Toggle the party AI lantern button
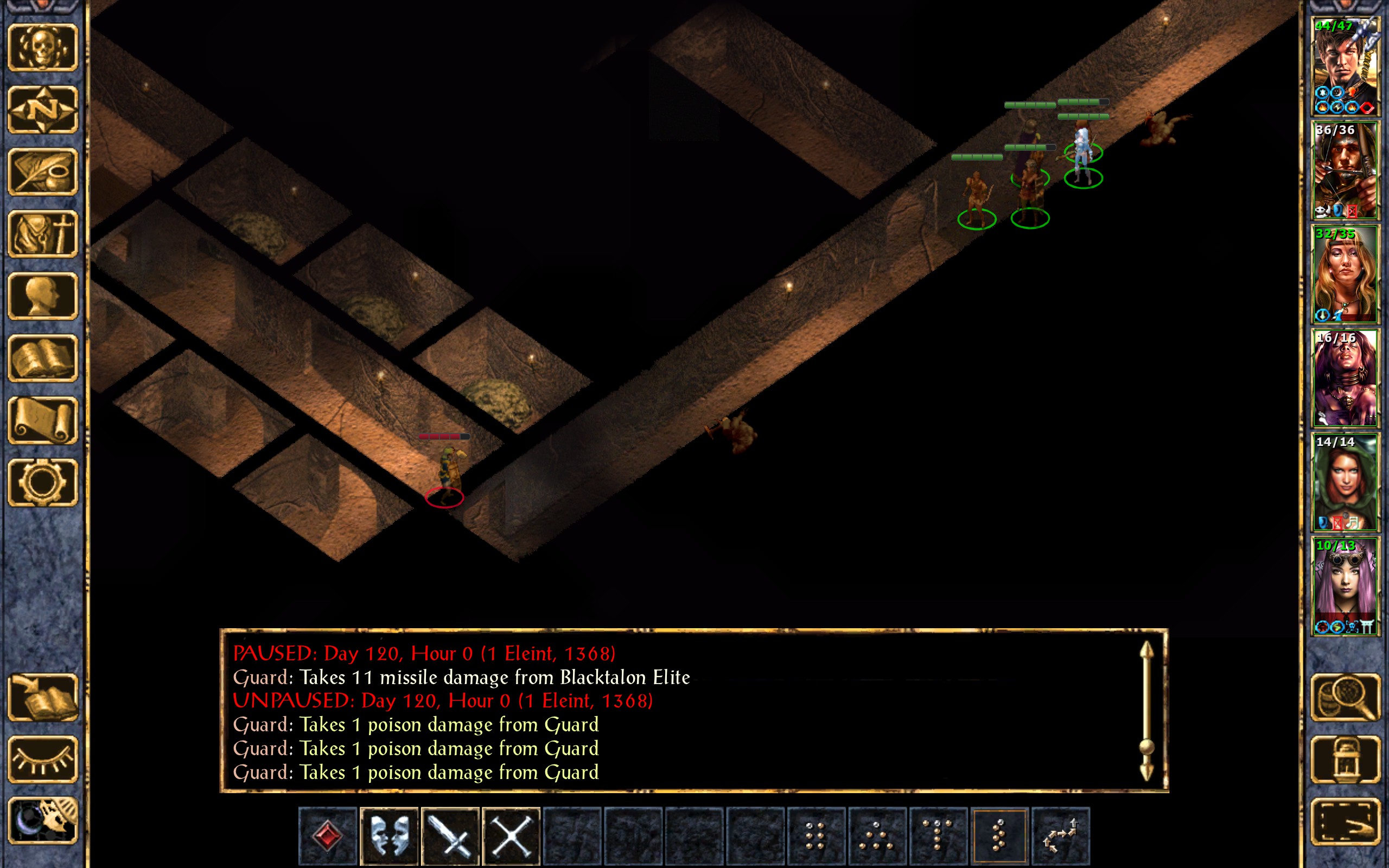 (x=1346, y=759)
